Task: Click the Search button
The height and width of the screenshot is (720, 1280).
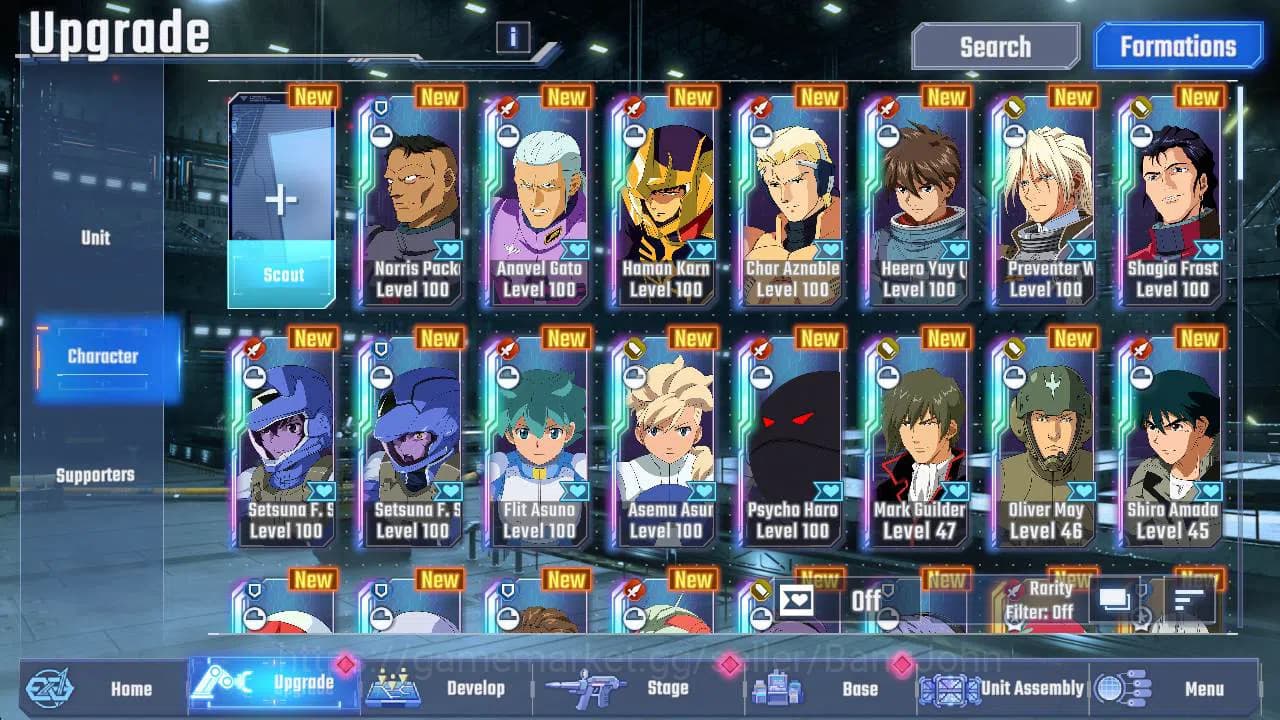Action: 995,46
